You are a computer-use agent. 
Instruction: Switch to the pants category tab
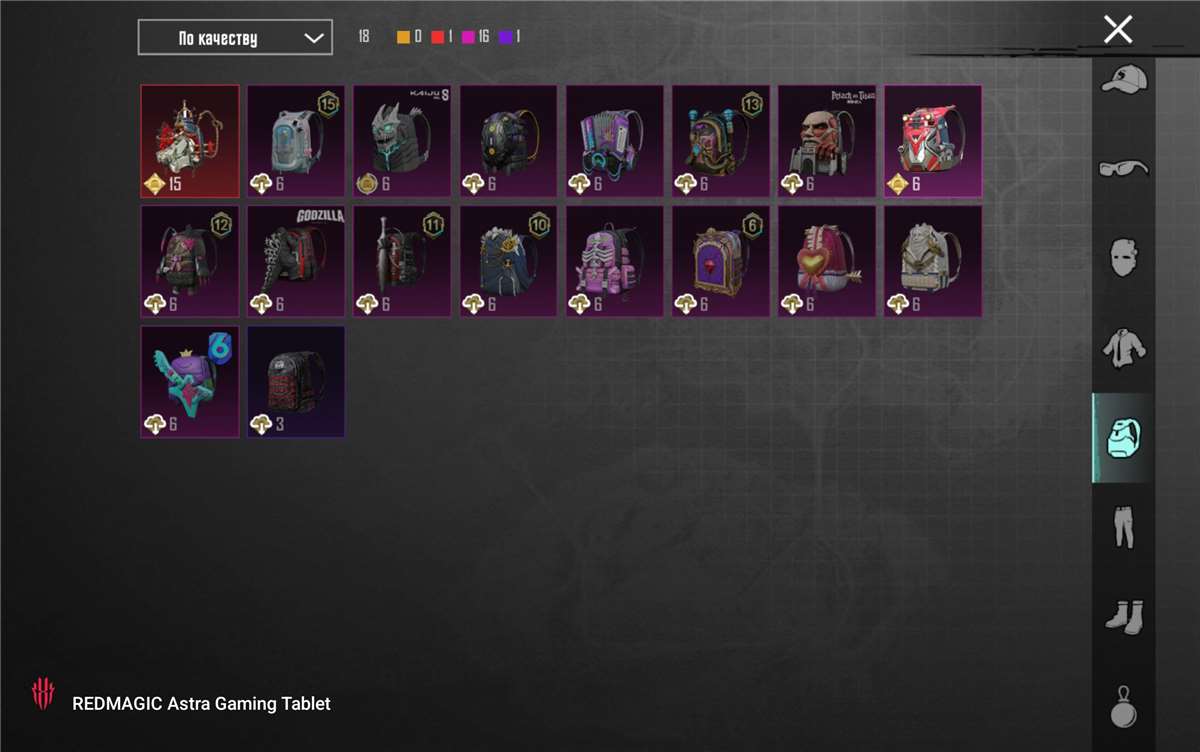pyautogui.click(x=1123, y=527)
